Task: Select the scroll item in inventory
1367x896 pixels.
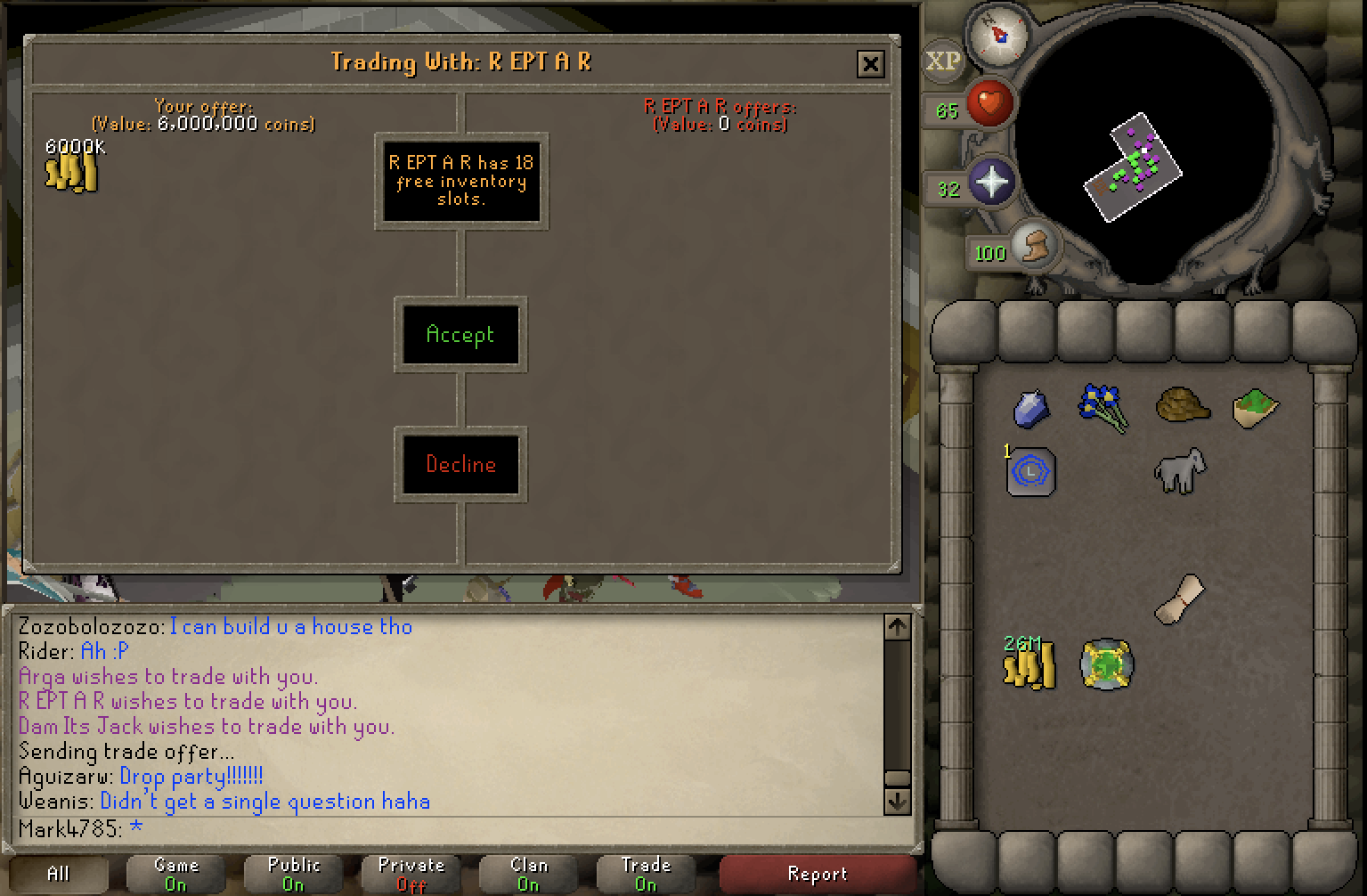Action: (x=1179, y=598)
